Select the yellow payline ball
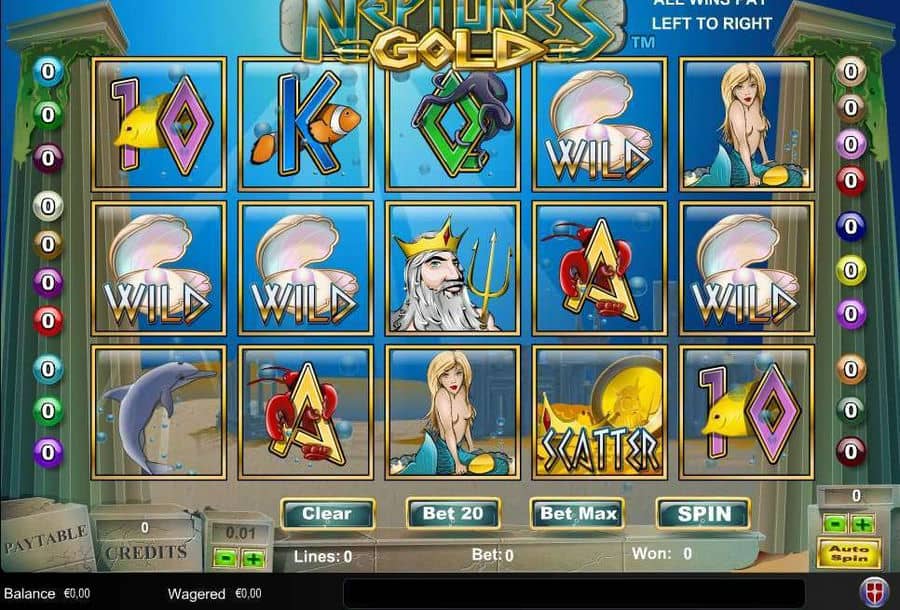The height and width of the screenshot is (610, 900). [851, 270]
